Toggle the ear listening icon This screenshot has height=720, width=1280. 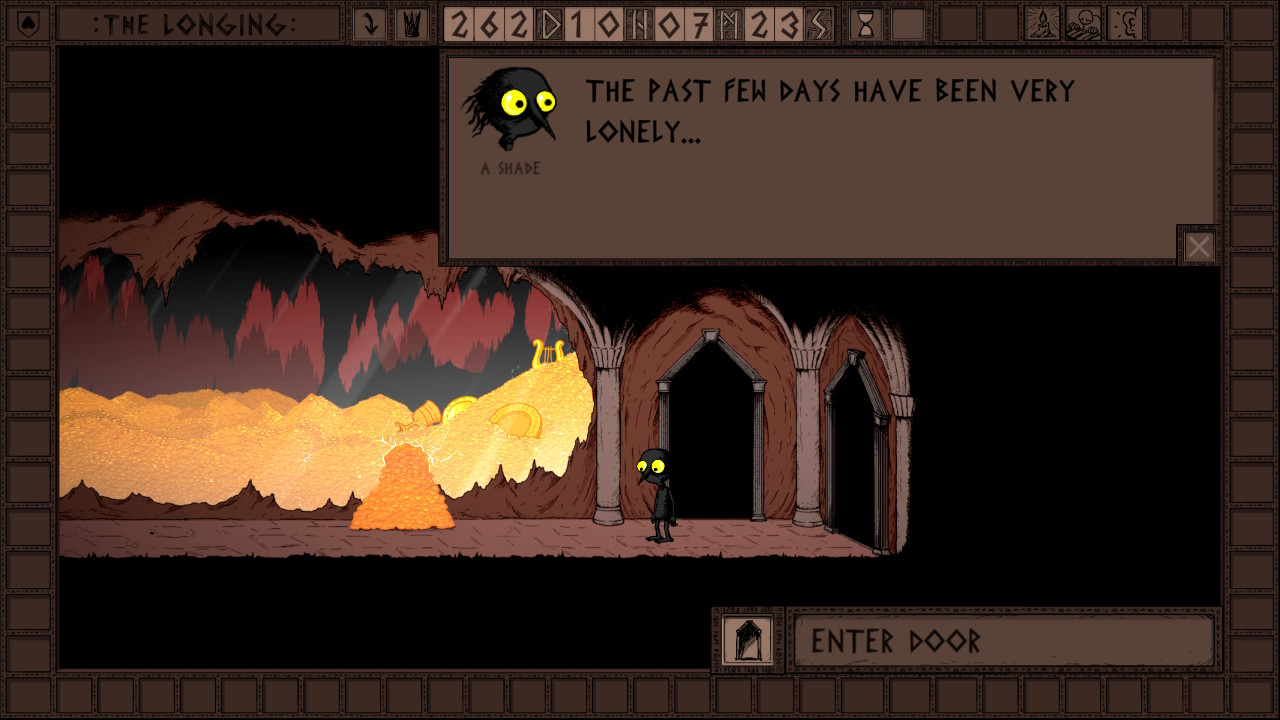click(1125, 24)
